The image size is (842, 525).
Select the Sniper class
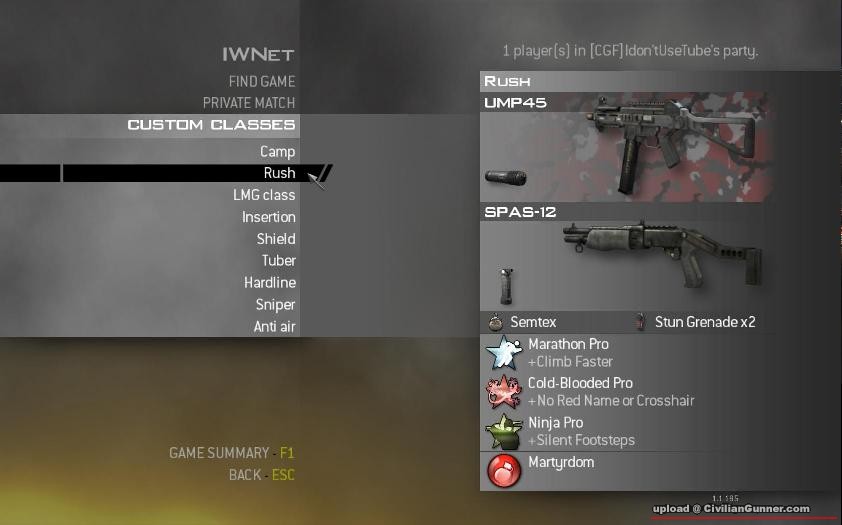click(x=274, y=305)
